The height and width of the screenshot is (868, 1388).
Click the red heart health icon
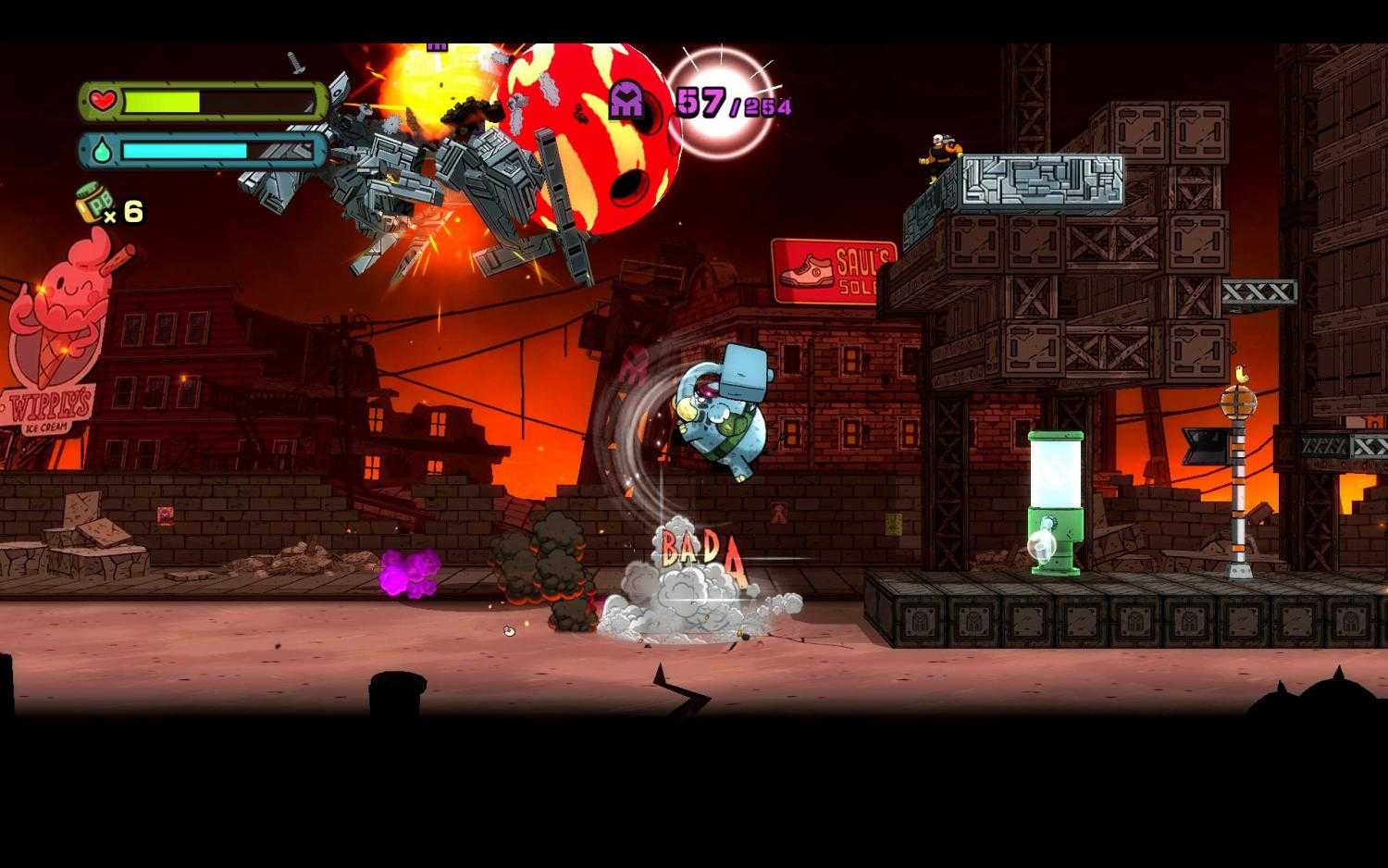102,102
